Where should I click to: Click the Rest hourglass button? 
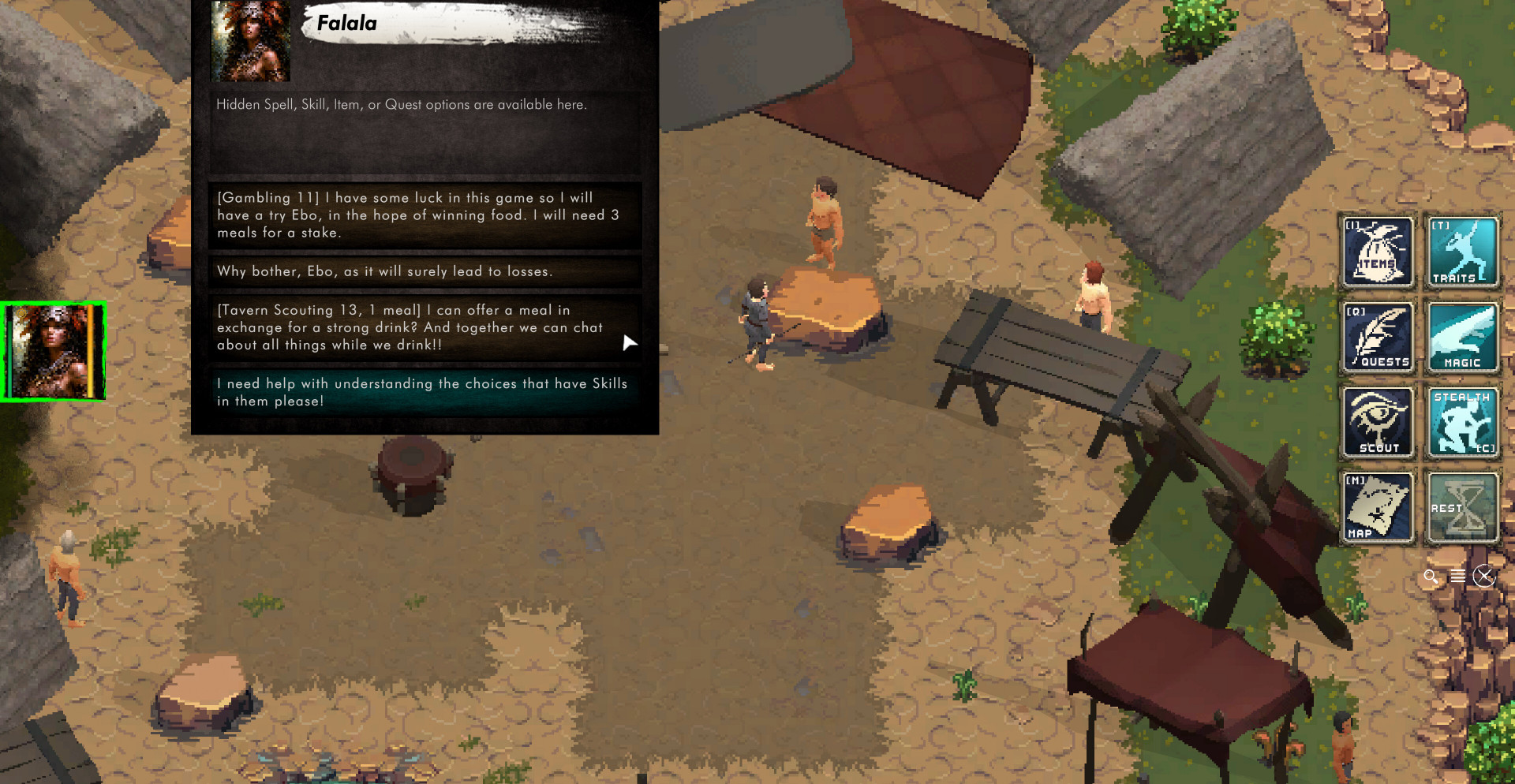pyautogui.click(x=1462, y=507)
